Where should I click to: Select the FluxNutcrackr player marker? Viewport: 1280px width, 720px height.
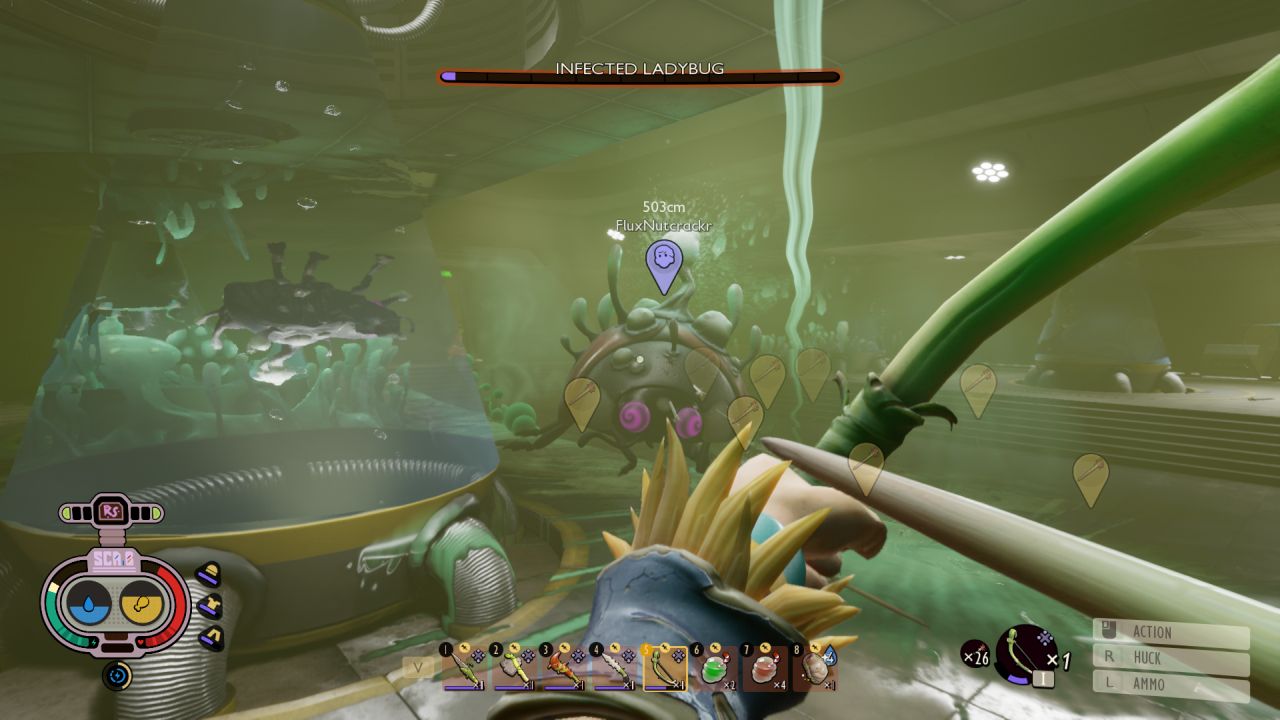click(x=663, y=265)
